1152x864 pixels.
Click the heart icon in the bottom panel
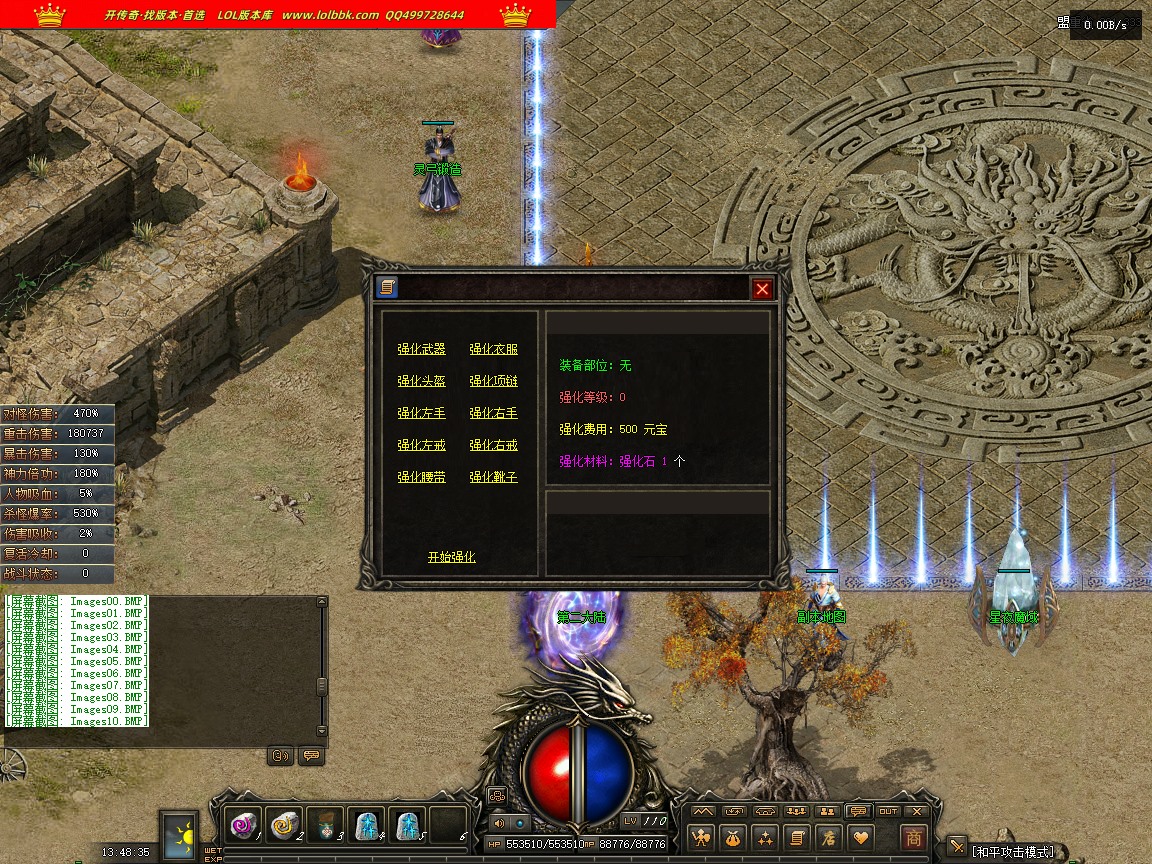[x=860, y=837]
